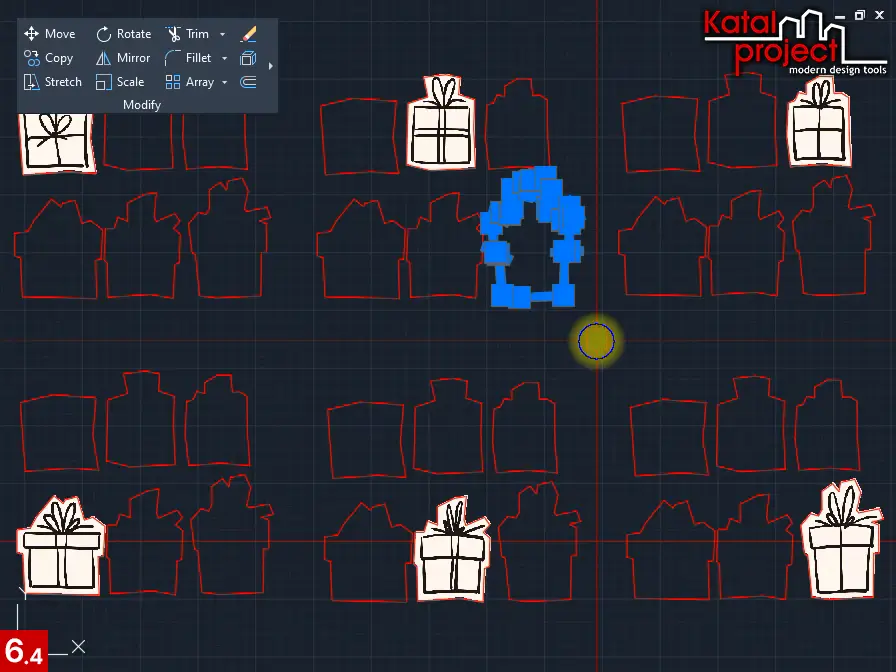Image resolution: width=896 pixels, height=672 pixels.
Task: Select the Move tool
Action: coord(49,34)
